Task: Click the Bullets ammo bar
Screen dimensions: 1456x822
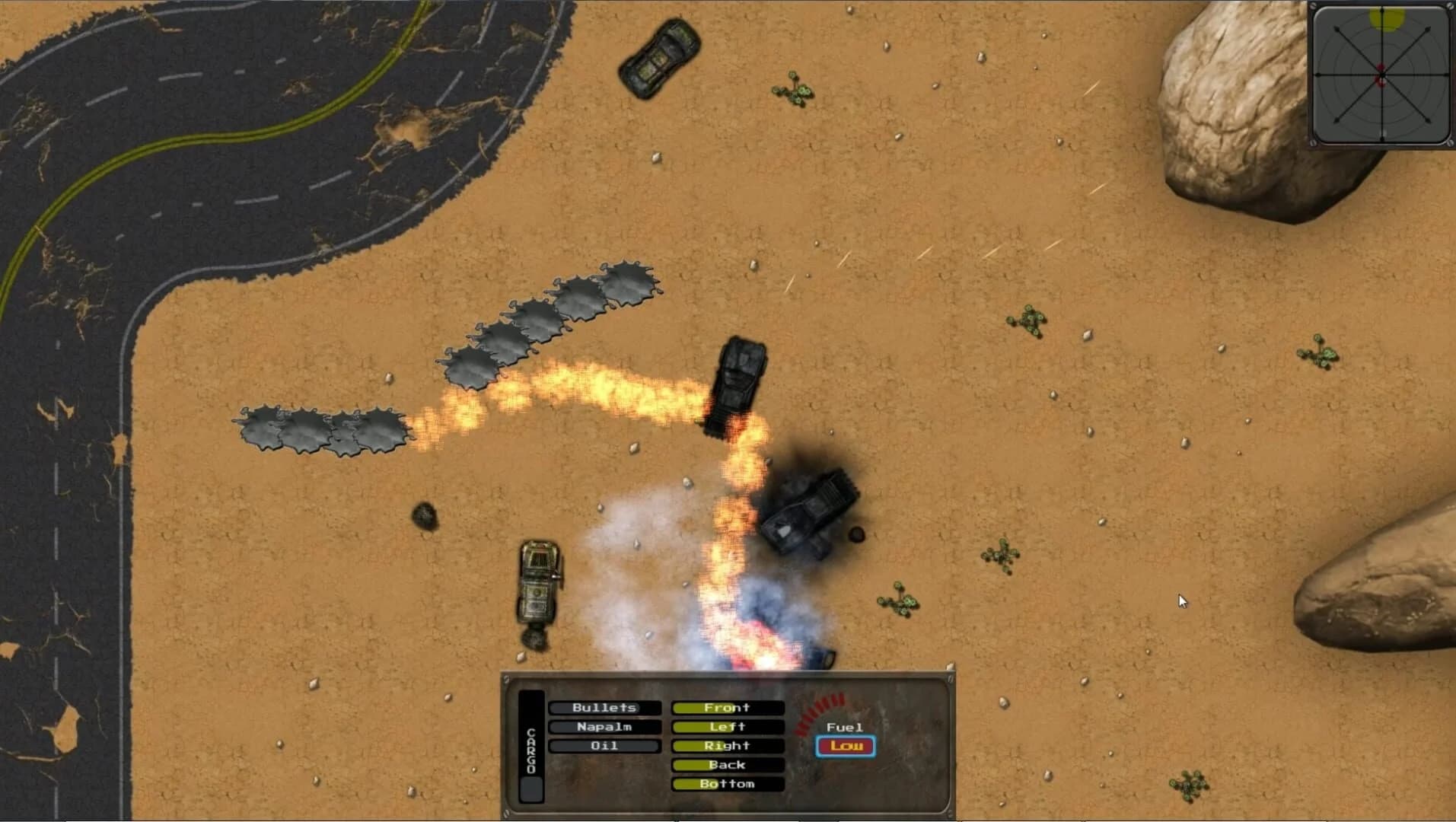Action: [x=604, y=707]
